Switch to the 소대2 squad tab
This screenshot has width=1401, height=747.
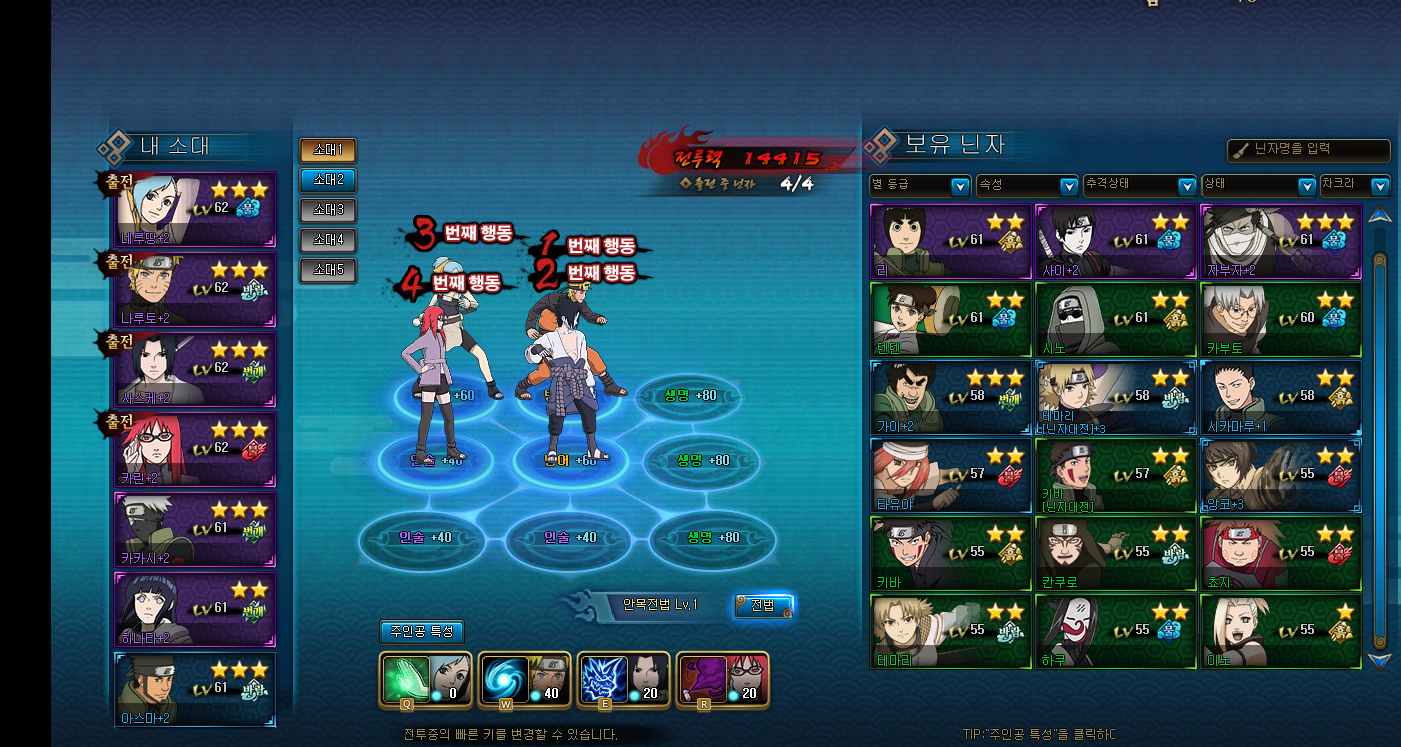(x=328, y=180)
